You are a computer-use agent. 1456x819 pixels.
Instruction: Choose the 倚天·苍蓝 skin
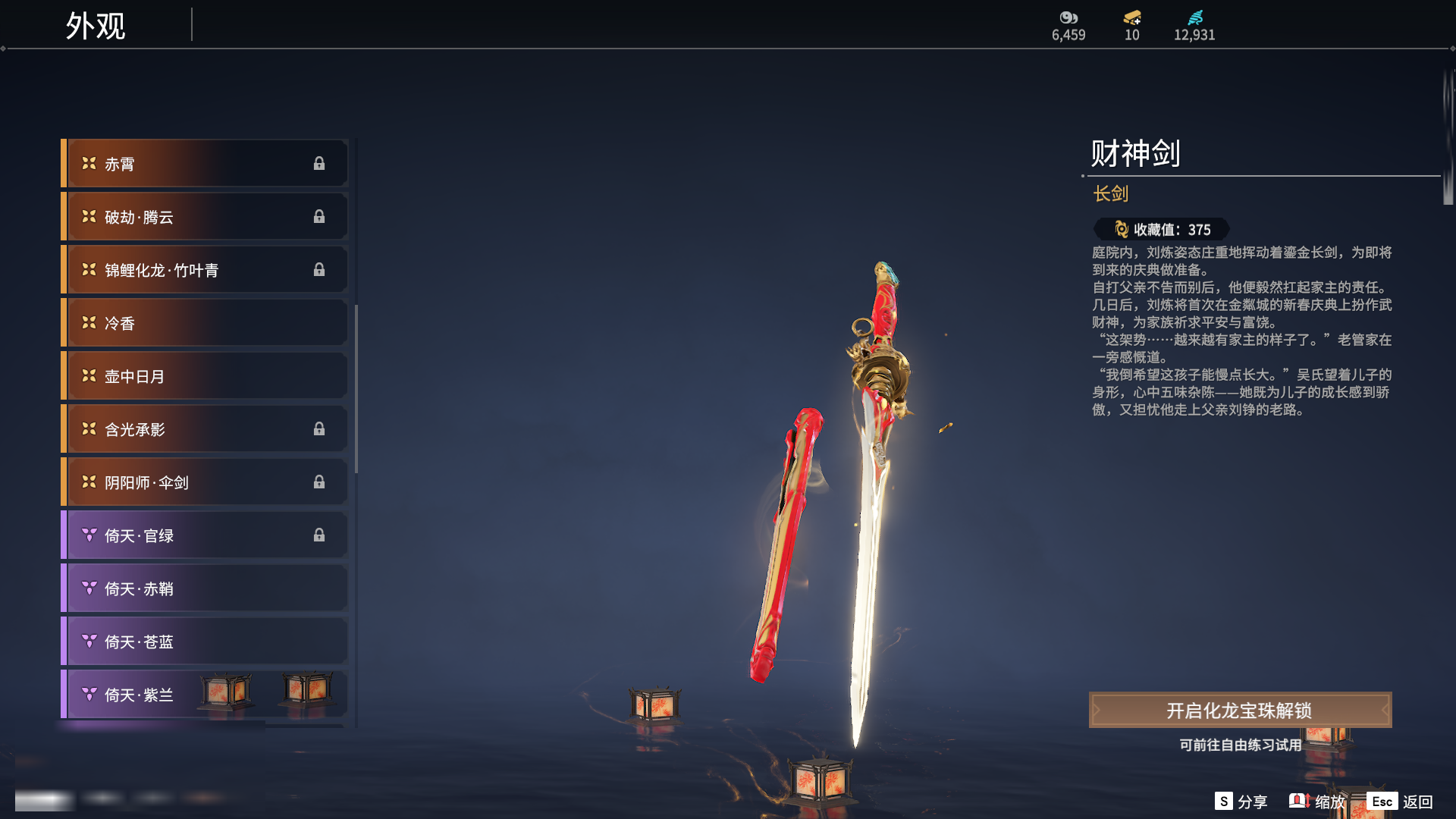tap(205, 642)
